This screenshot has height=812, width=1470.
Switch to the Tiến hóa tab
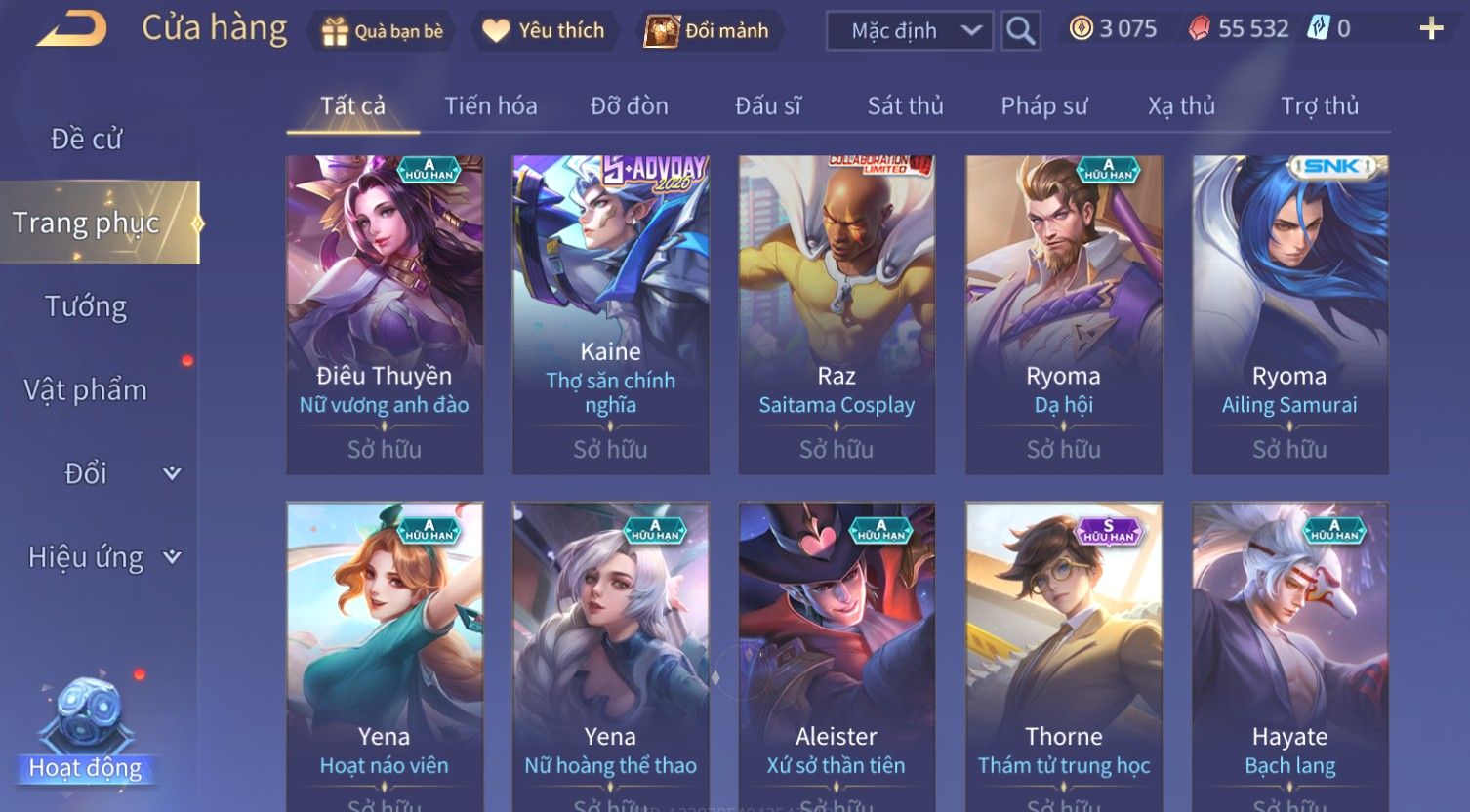point(490,106)
